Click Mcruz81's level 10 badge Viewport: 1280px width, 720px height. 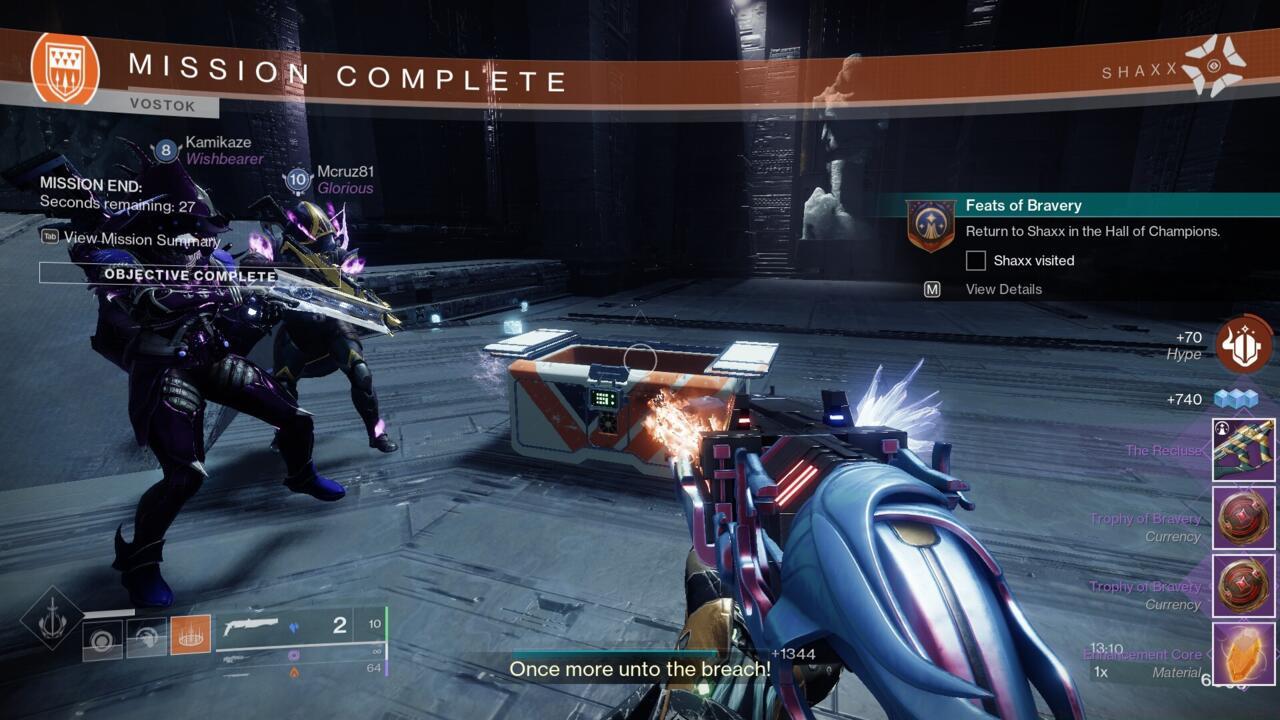coord(297,180)
